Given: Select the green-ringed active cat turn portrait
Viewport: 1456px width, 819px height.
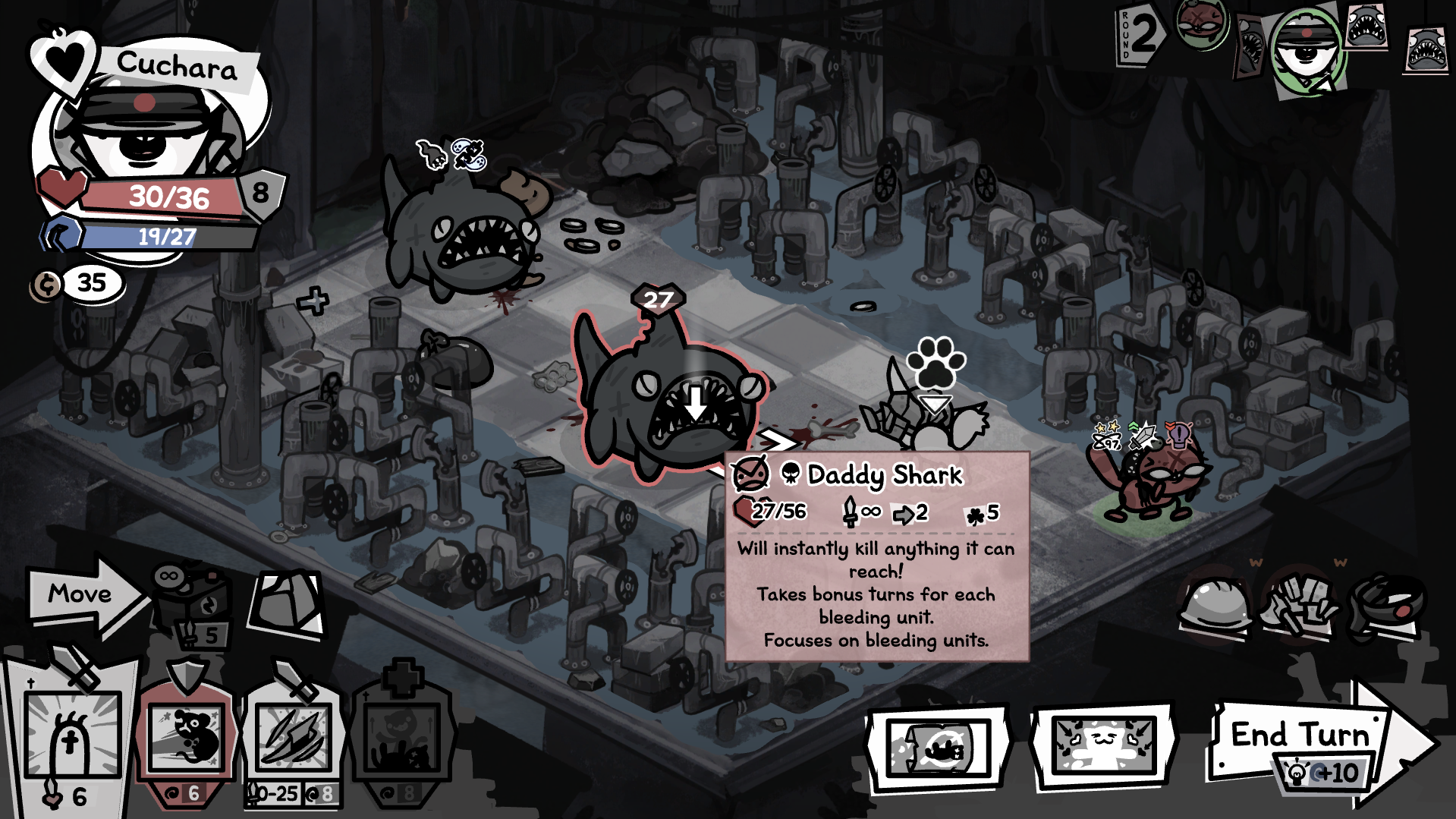Looking at the screenshot, I should (1307, 49).
